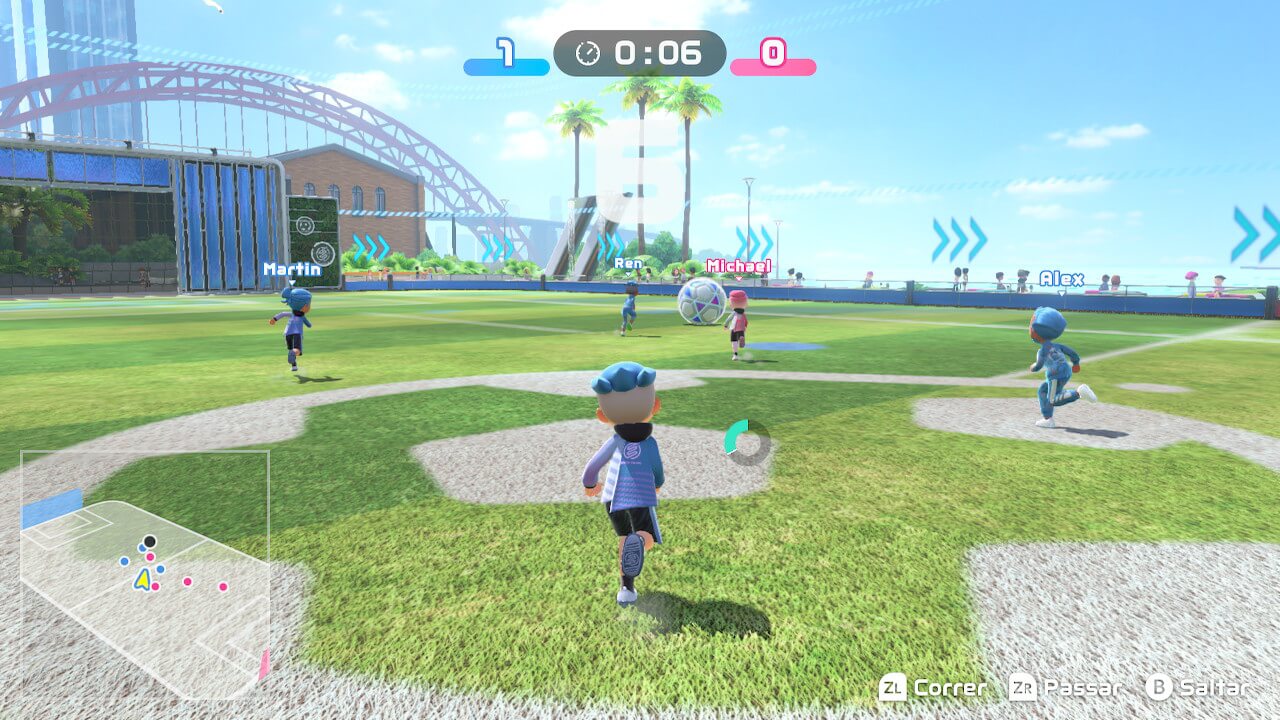
Task: Choose the pink Michael name tag
Action: pyautogui.click(x=738, y=266)
